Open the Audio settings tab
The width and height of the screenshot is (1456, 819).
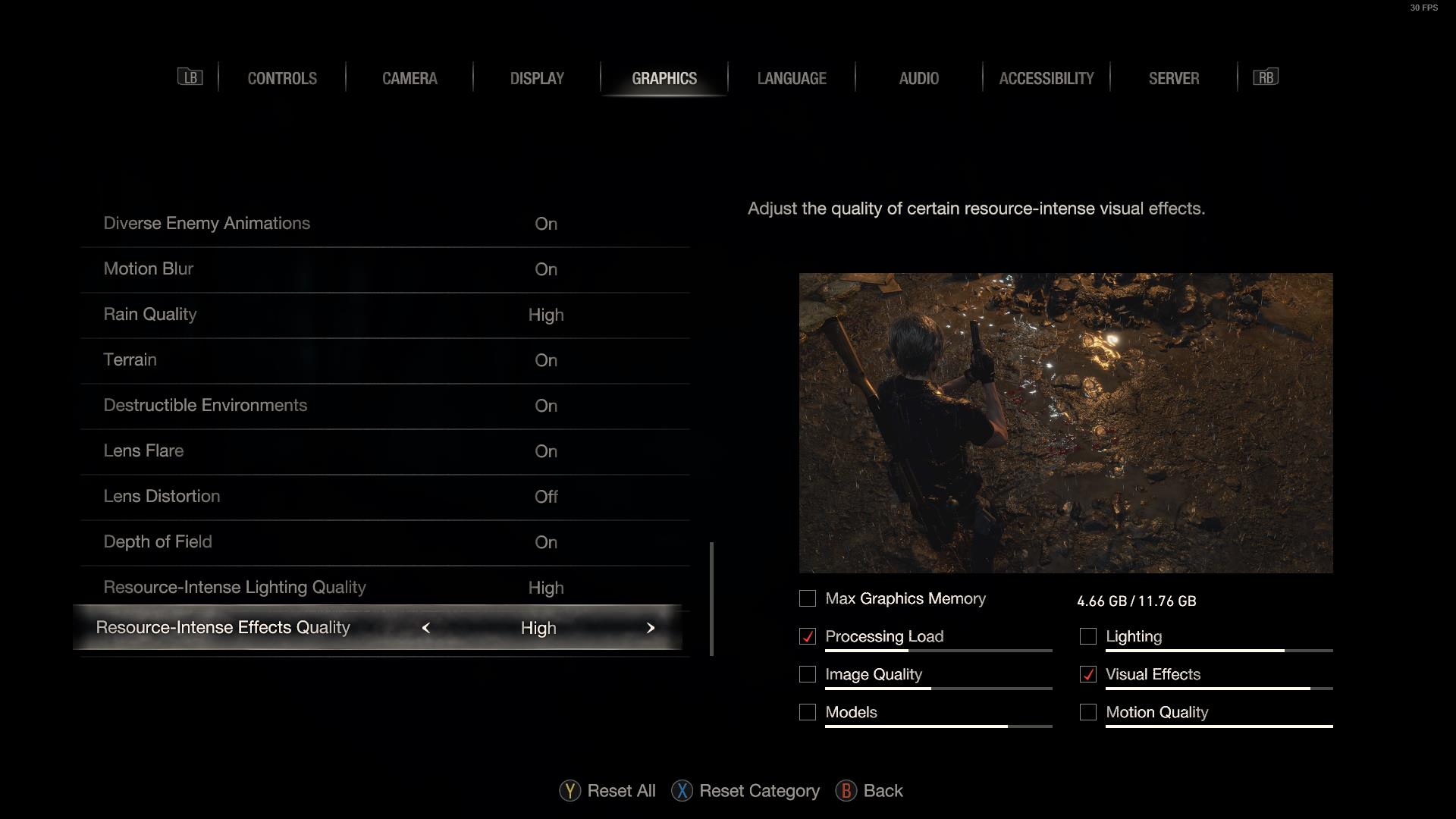(x=919, y=78)
